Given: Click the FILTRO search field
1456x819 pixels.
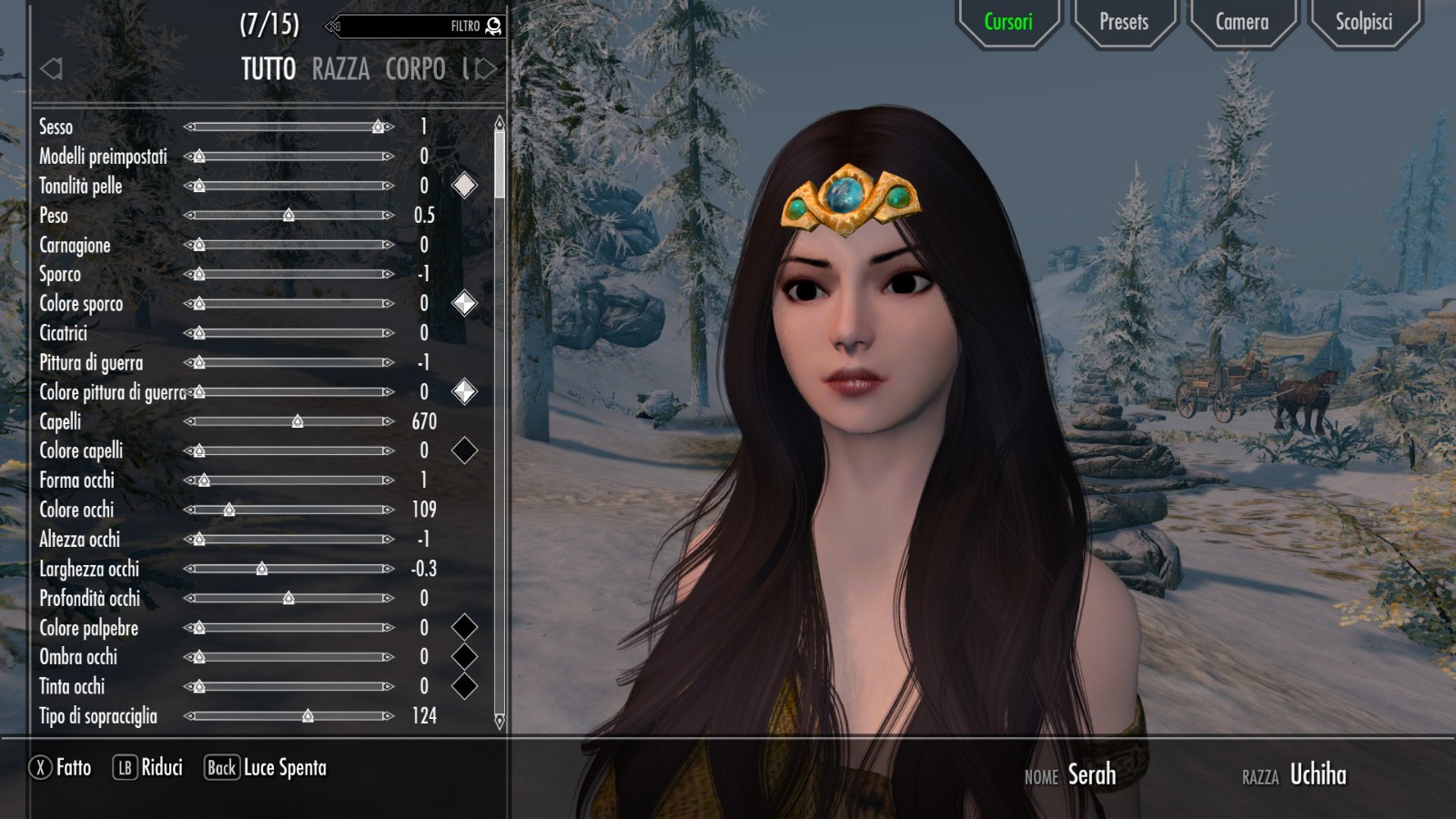Looking at the screenshot, I should click(x=414, y=26).
